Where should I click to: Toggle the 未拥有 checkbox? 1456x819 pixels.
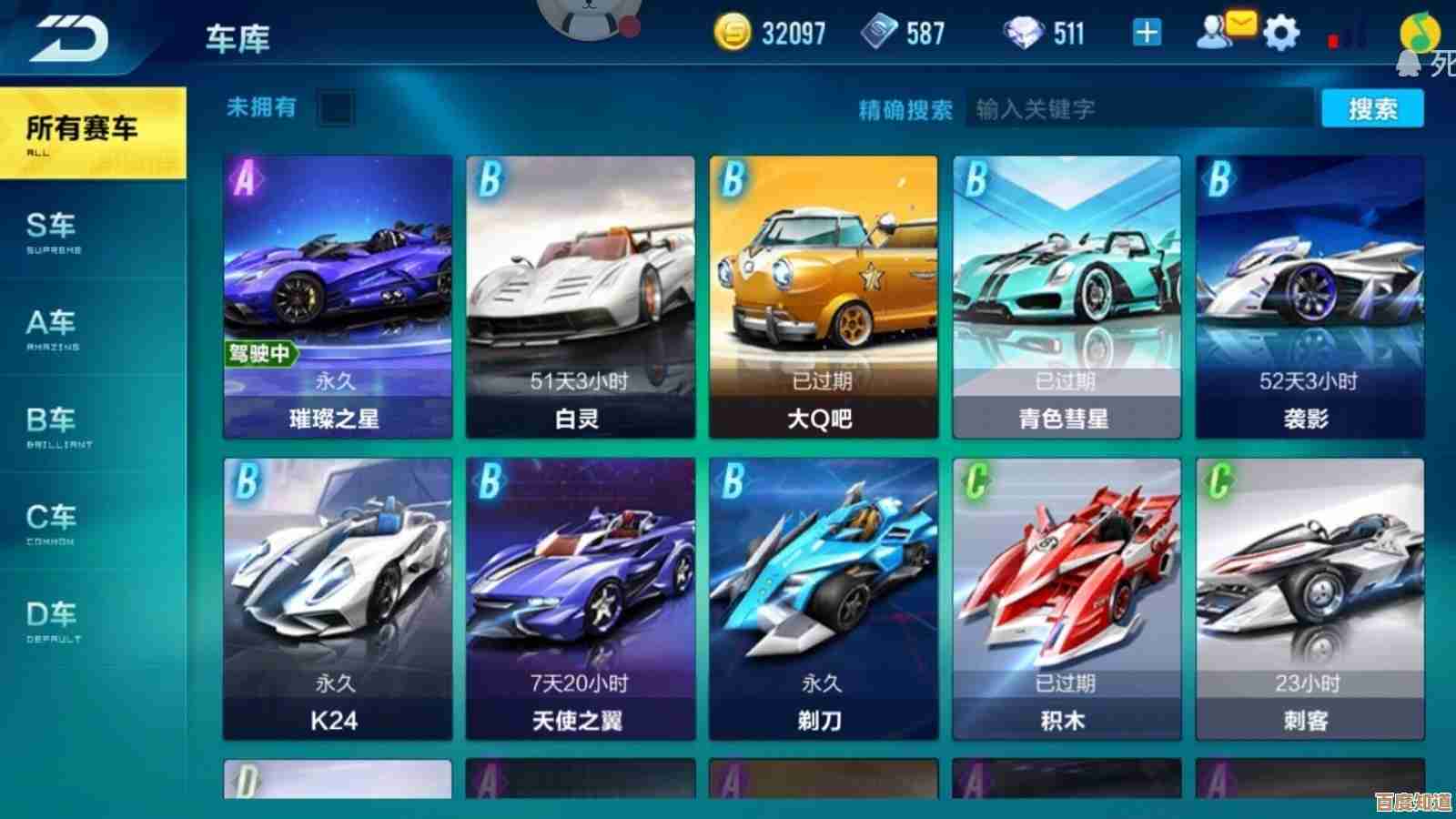tap(335, 109)
